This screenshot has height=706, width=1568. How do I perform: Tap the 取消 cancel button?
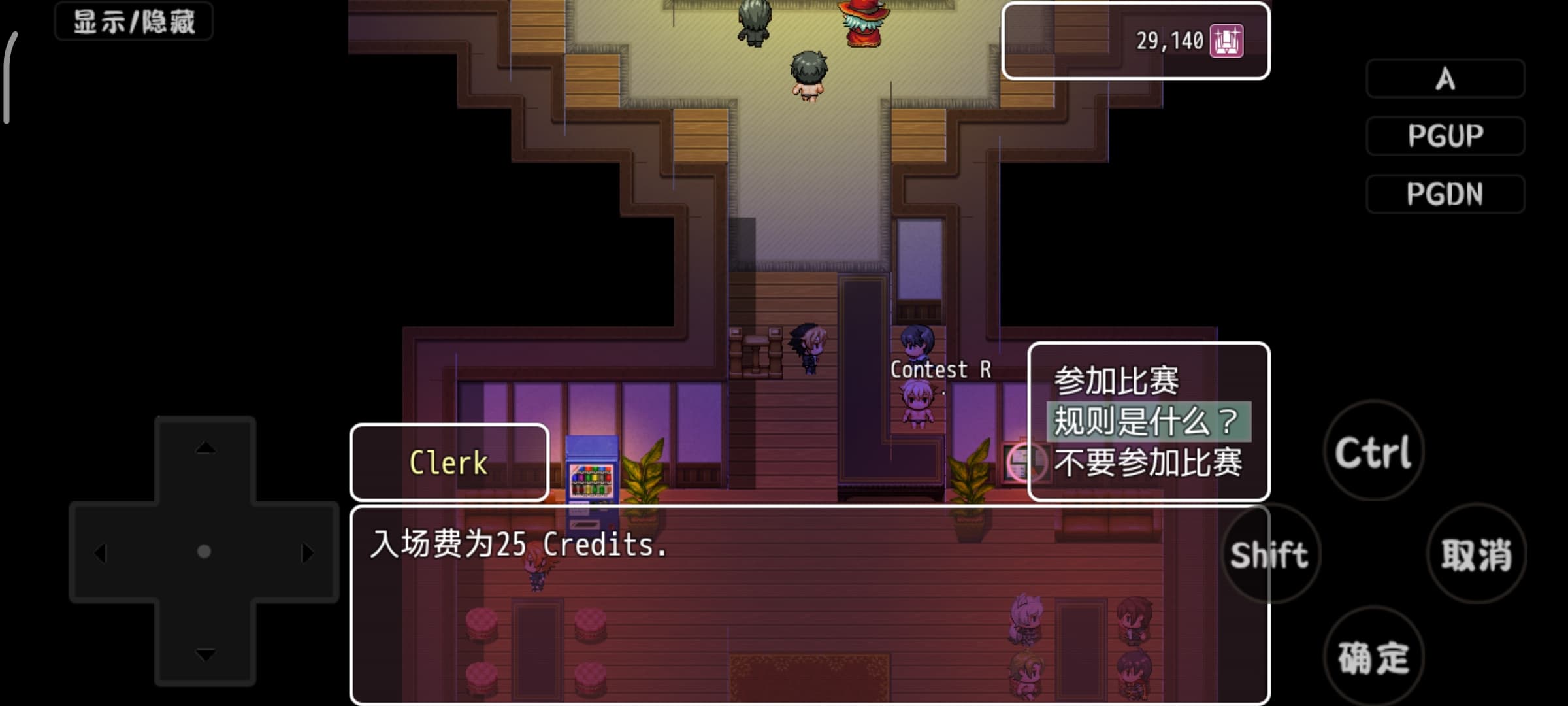1477,554
